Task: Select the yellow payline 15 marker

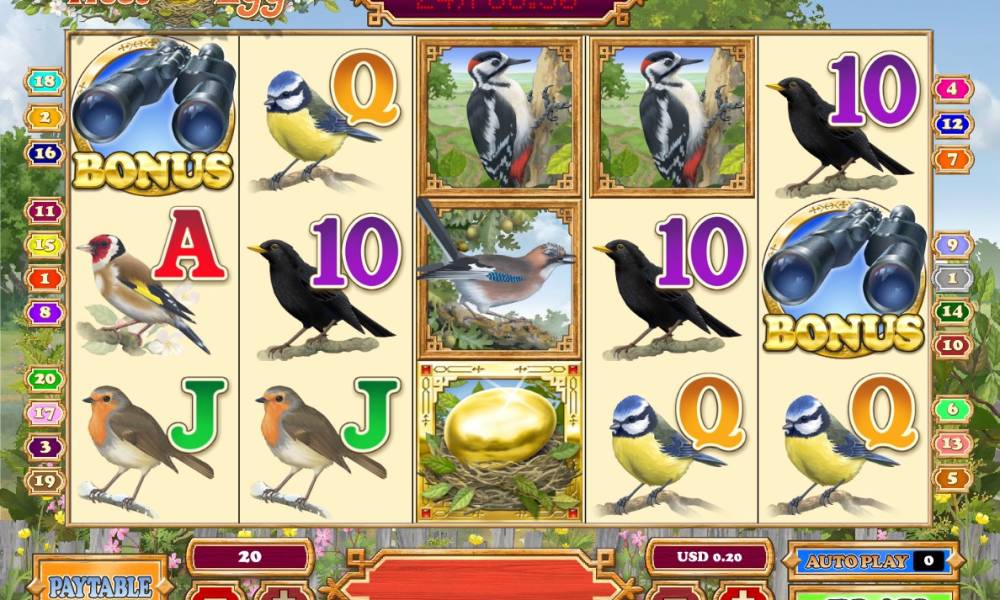Action: click(x=45, y=244)
